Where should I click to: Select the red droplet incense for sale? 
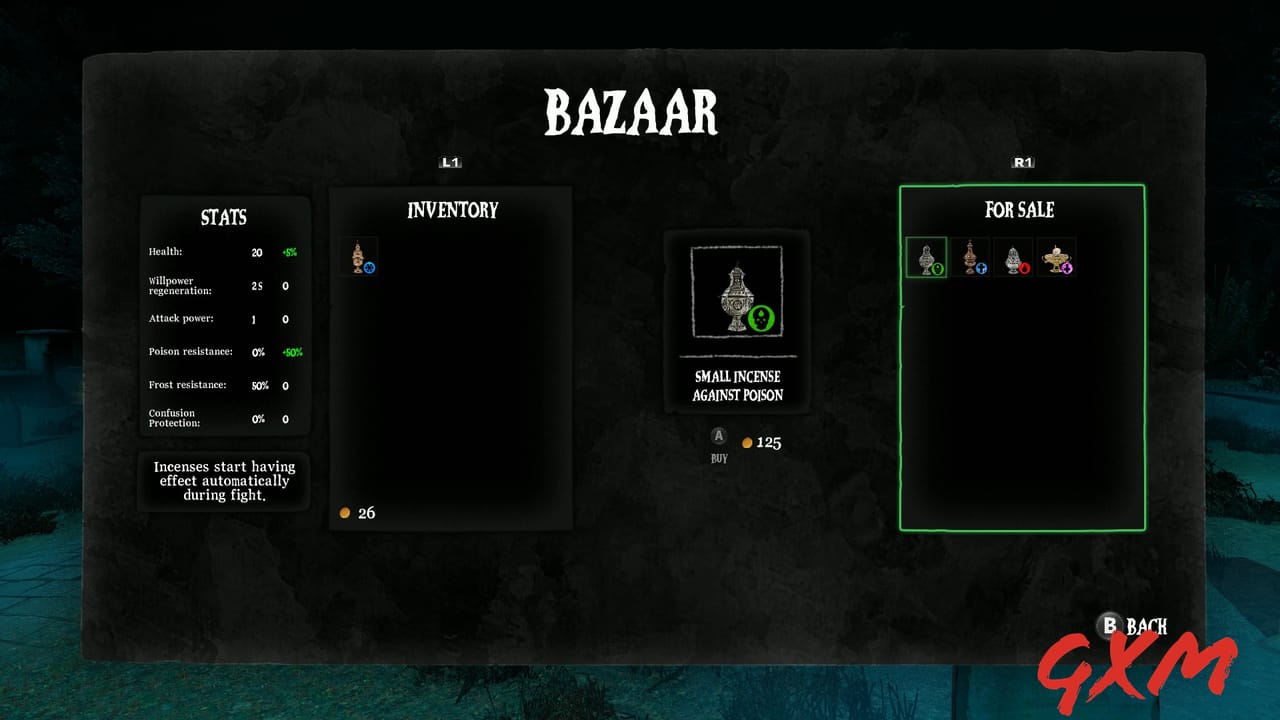(1013, 258)
